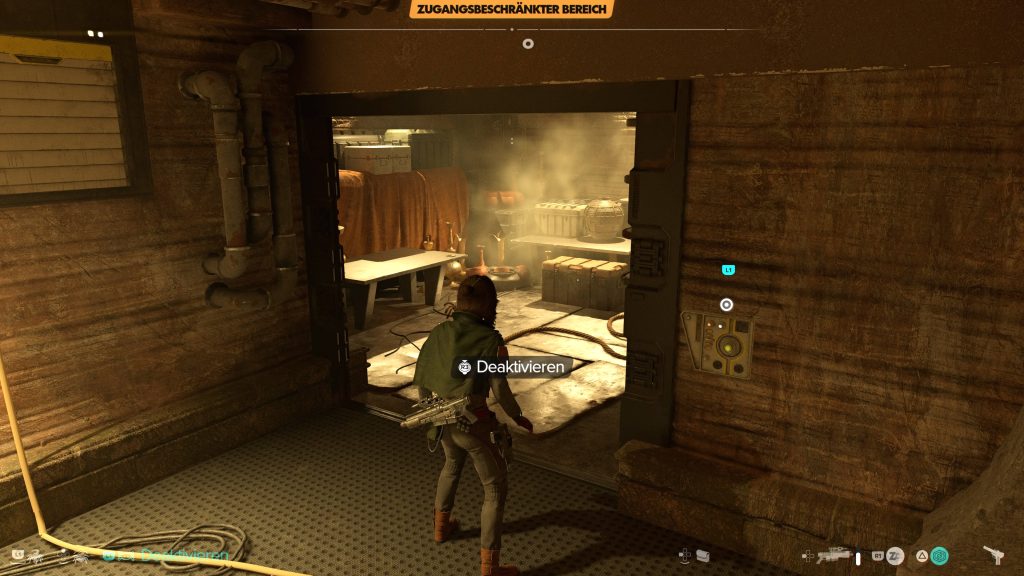Click the ring marker above the wall panel

tap(727, 305)
